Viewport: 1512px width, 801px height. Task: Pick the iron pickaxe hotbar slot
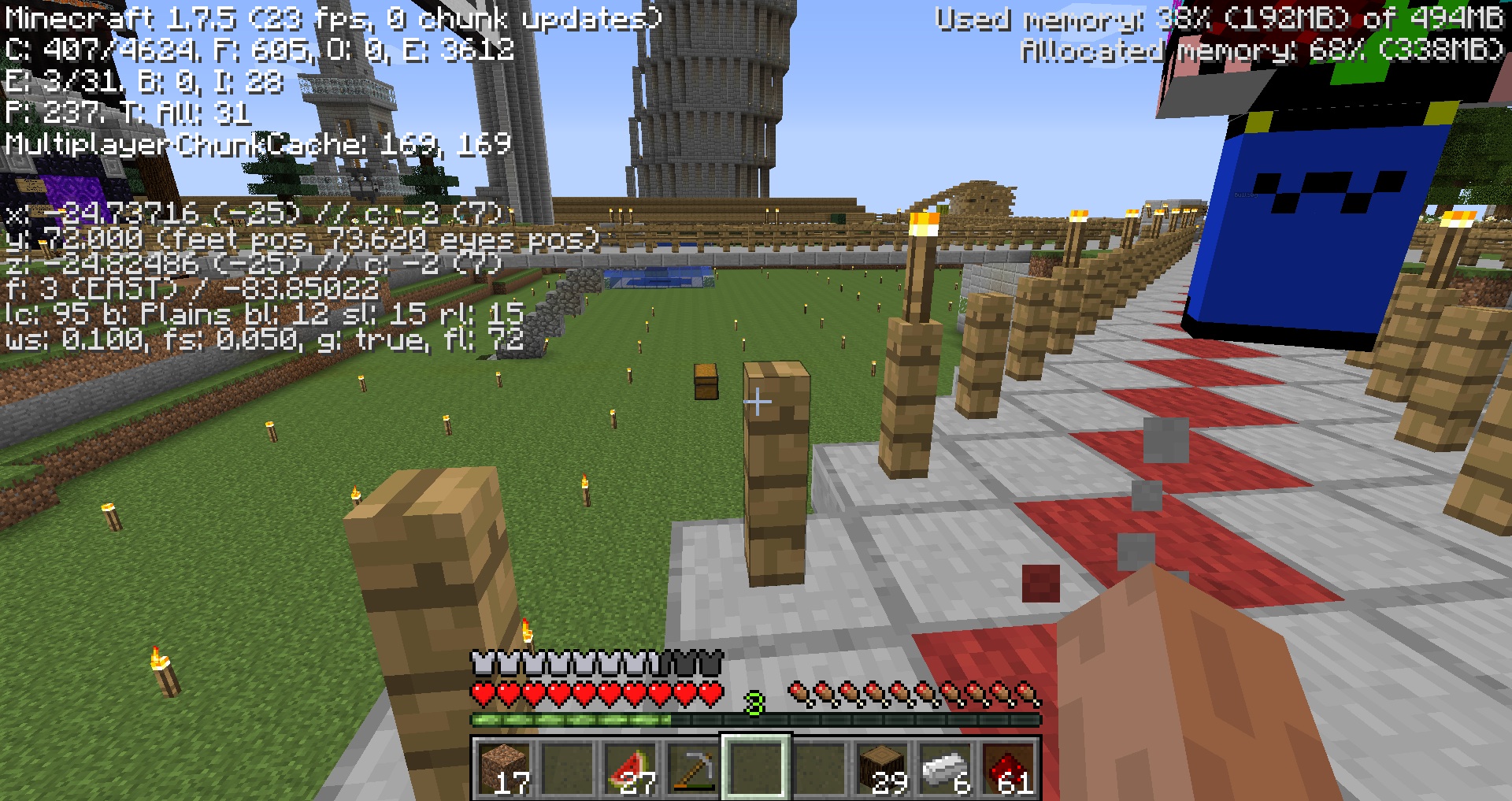pos(693,768)
